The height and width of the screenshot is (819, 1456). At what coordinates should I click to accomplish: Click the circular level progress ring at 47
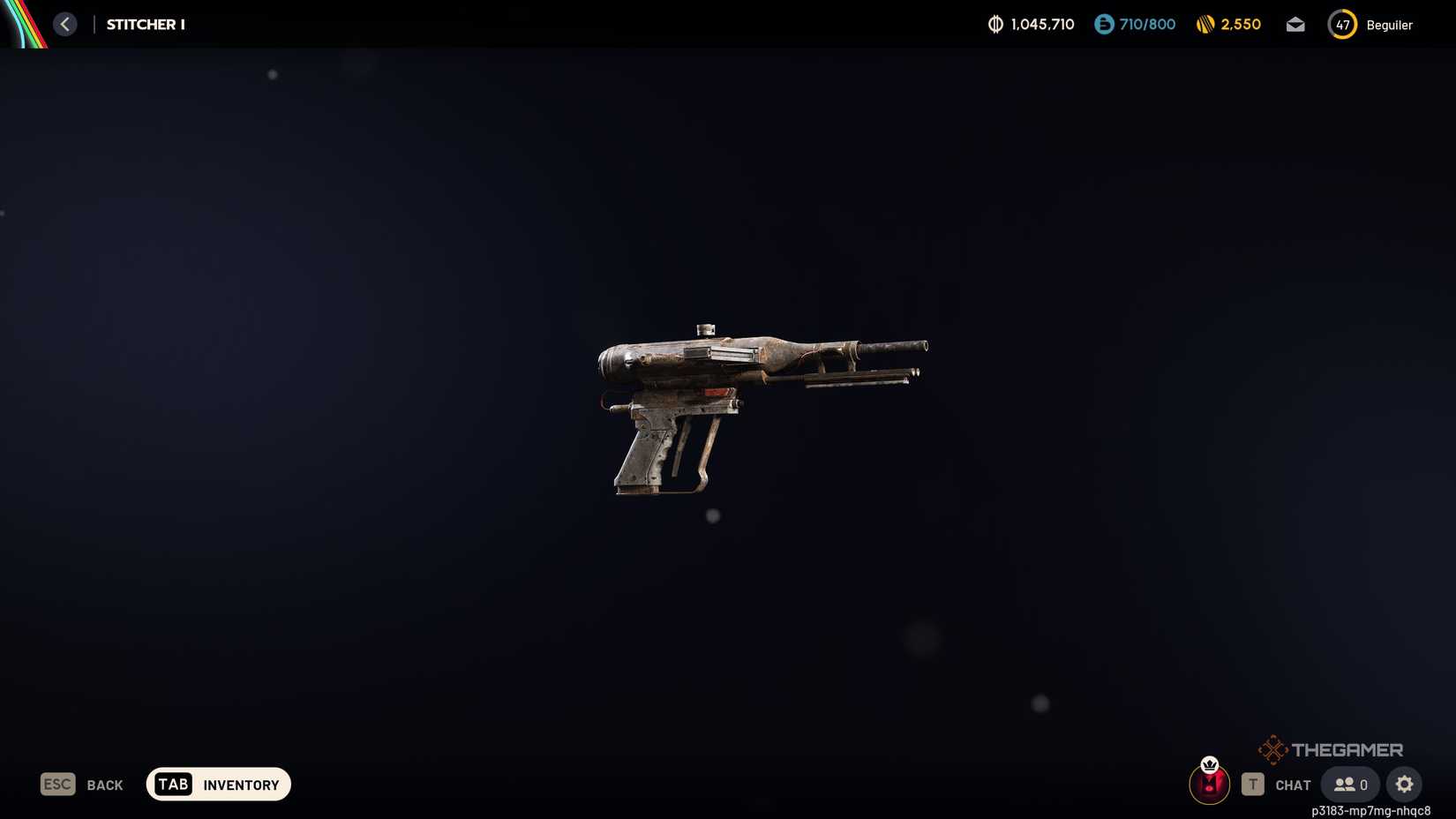pyautogui.click(x=1341, y=25)
